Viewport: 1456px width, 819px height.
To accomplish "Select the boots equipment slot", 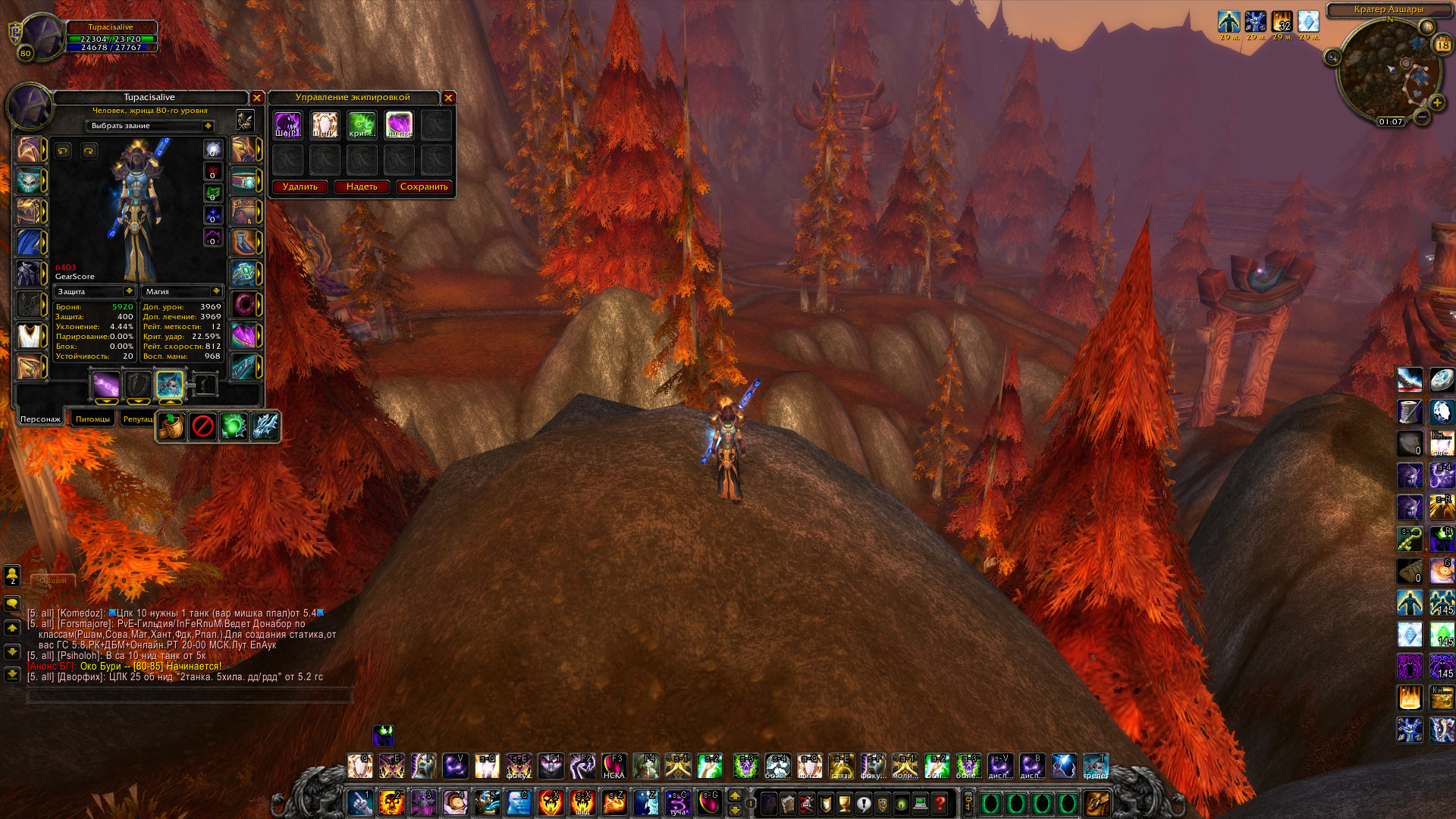I will [243, 243].
